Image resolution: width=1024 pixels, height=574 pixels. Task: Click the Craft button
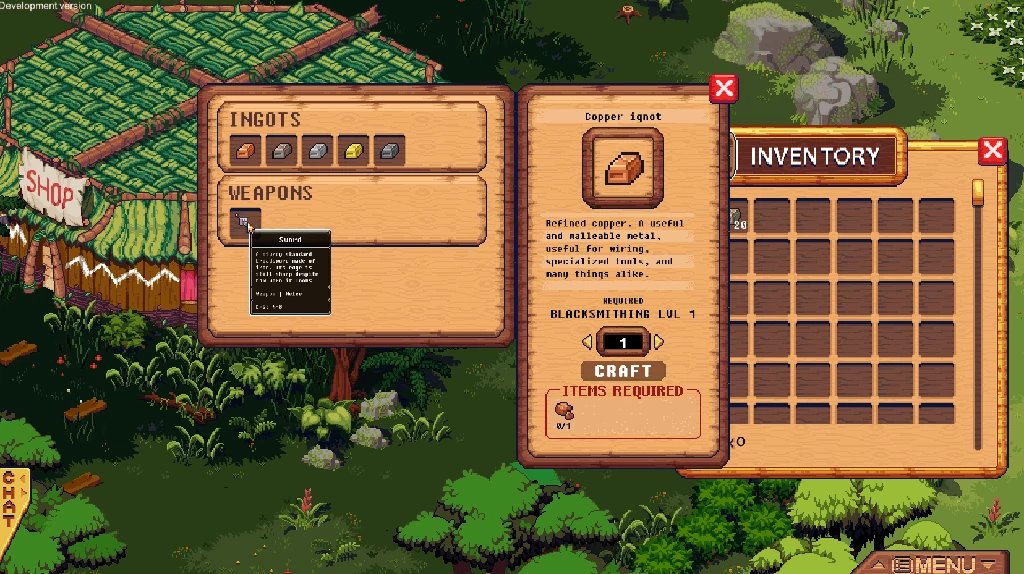click(623, 371)
